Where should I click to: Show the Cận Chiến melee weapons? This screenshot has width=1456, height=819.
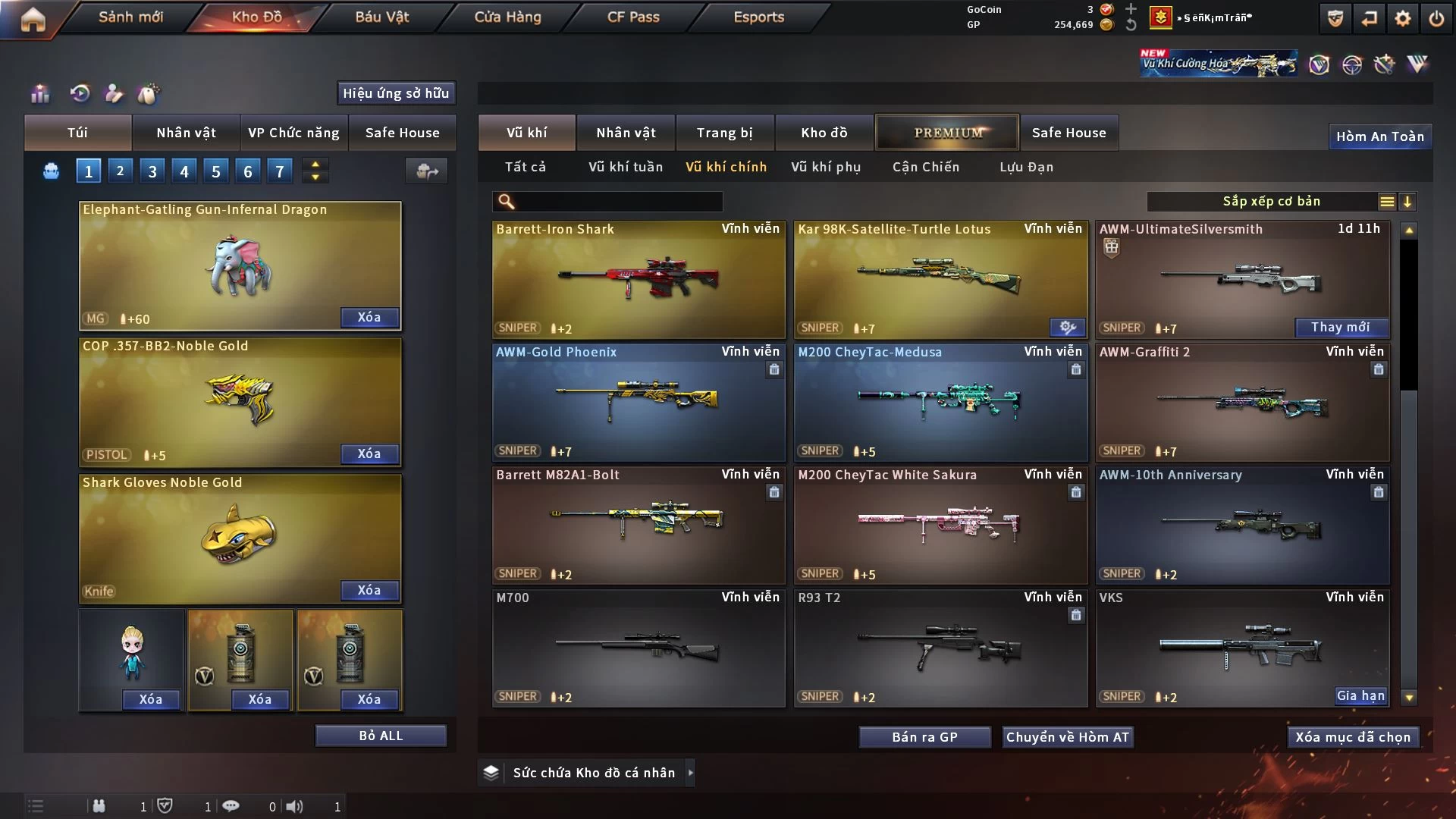click(925, 167)
